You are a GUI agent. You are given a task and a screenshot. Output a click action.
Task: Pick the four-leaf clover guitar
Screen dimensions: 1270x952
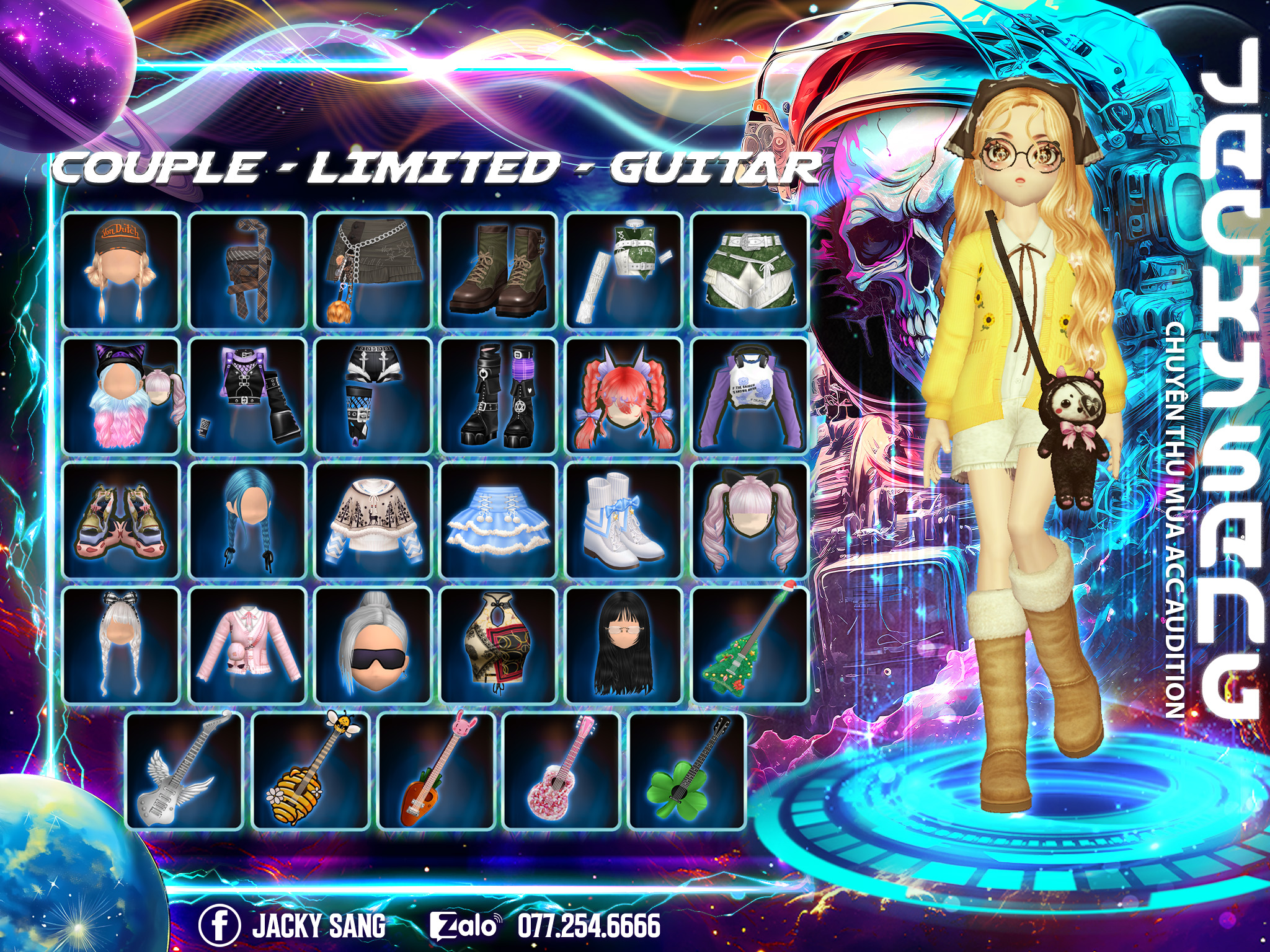coord(686,771)
